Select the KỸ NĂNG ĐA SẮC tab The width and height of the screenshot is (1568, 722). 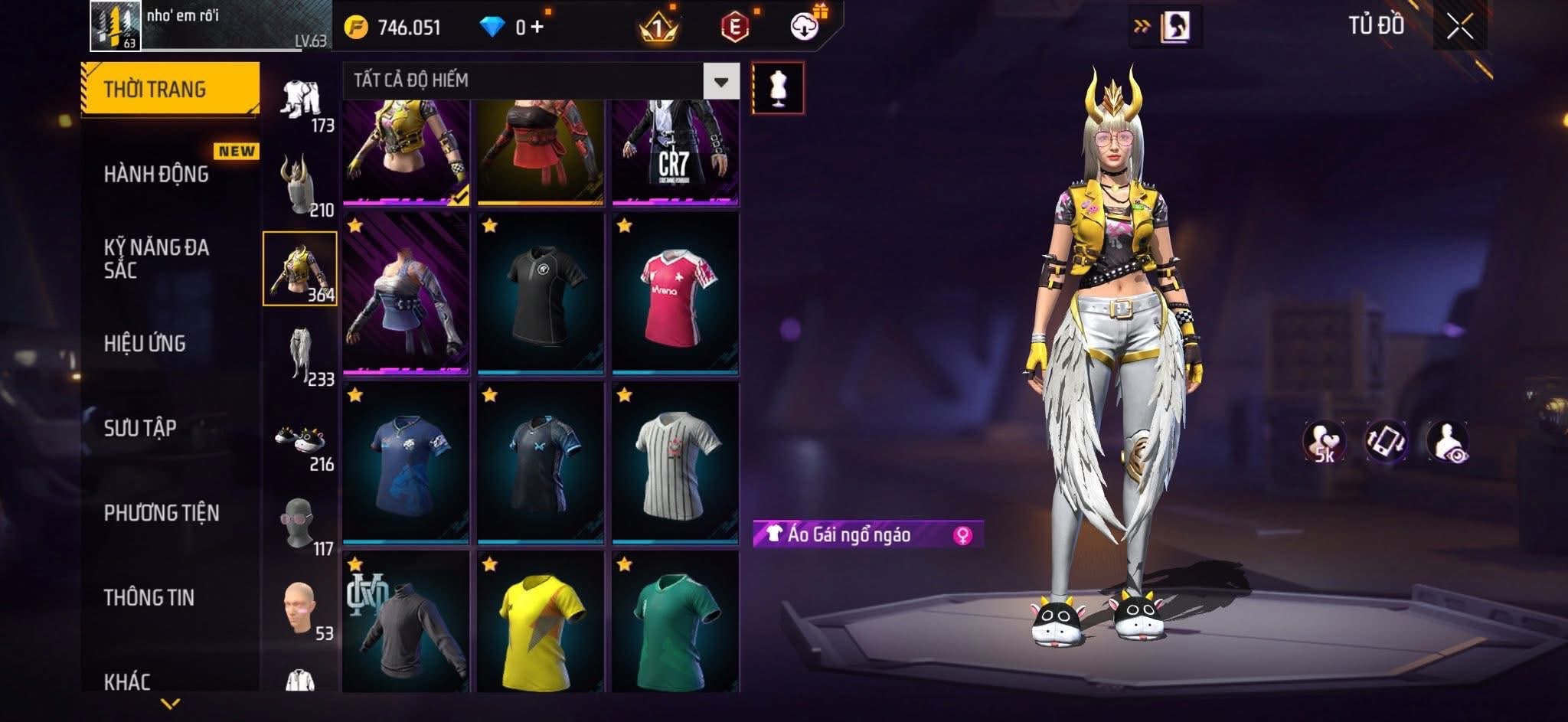point(157,259)
